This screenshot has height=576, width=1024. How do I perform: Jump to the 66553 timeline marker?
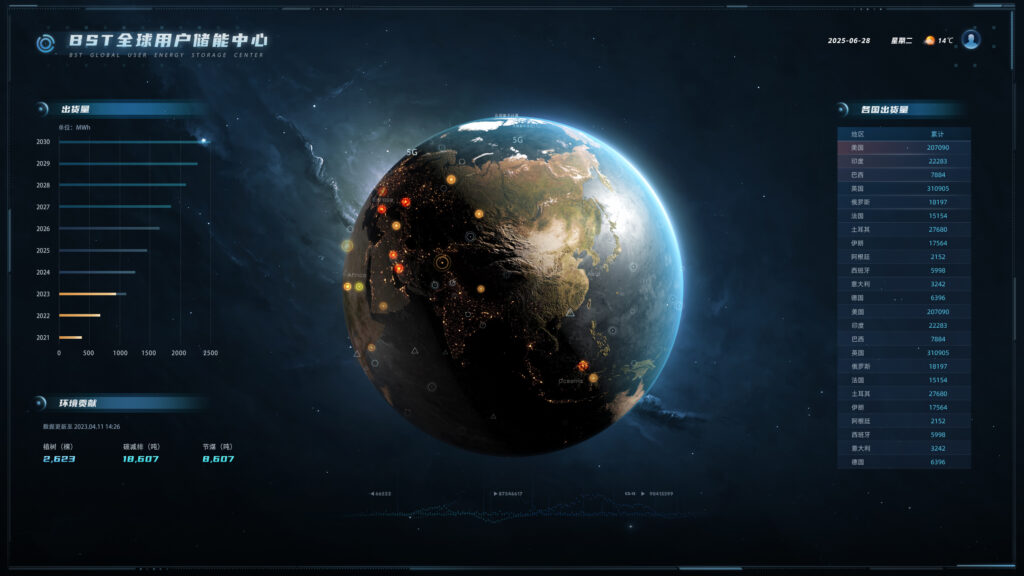[381, 493]
